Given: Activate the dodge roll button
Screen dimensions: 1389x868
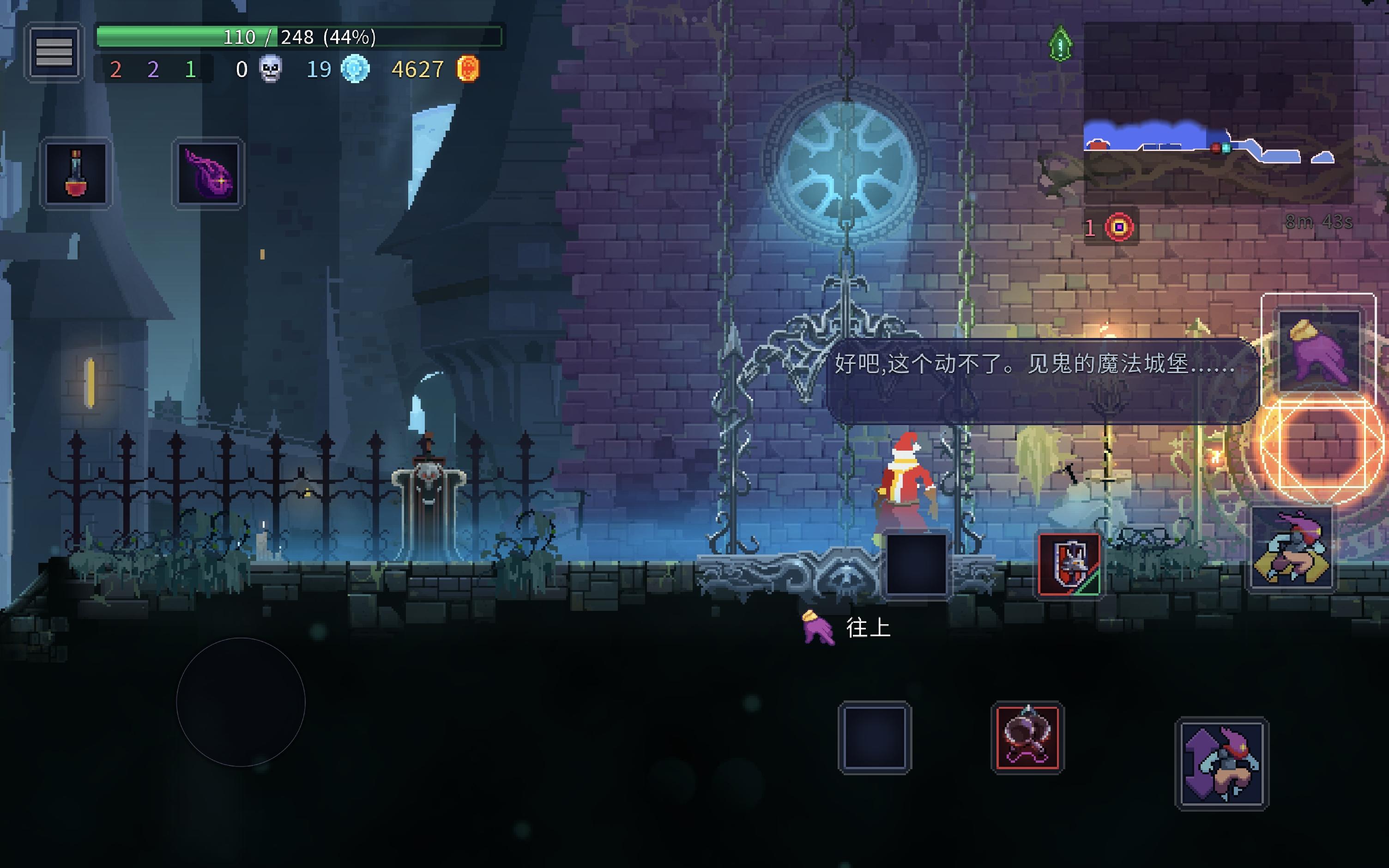Looking at the screenshot, I should (1292, 549).
